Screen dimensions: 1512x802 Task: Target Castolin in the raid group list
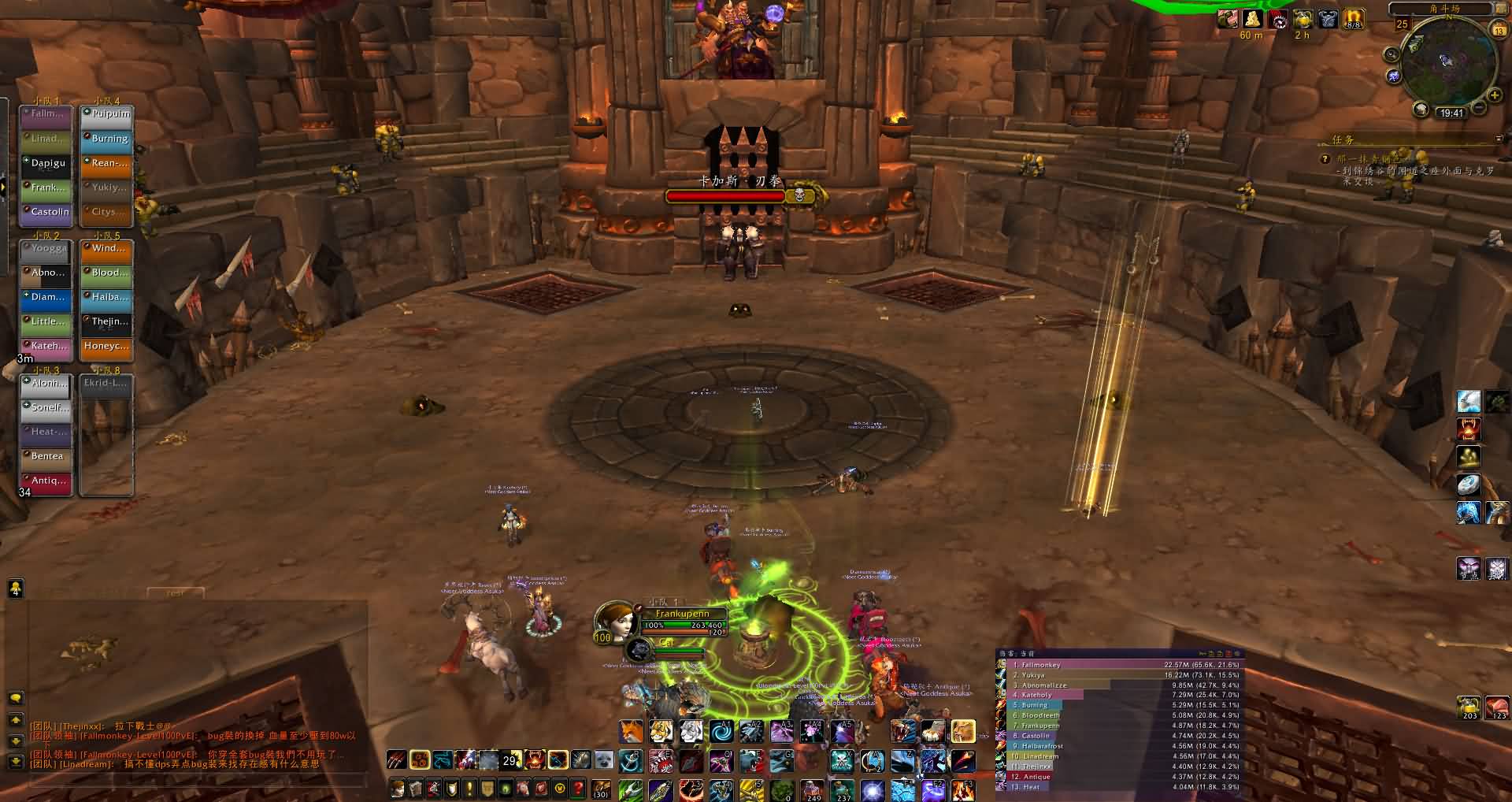coord(47,212)
